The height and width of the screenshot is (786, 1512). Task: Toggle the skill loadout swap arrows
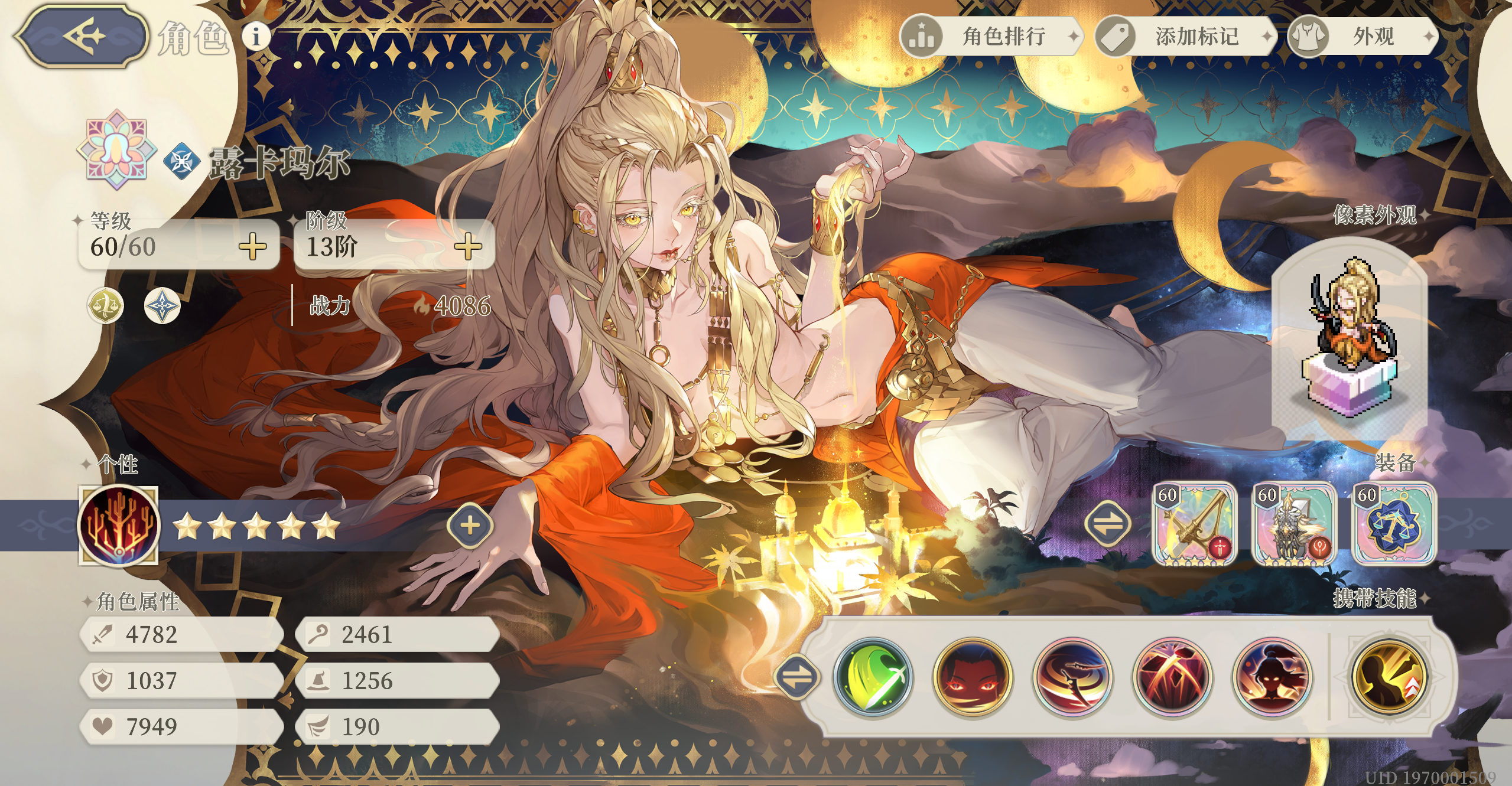[x=798, y=676]
